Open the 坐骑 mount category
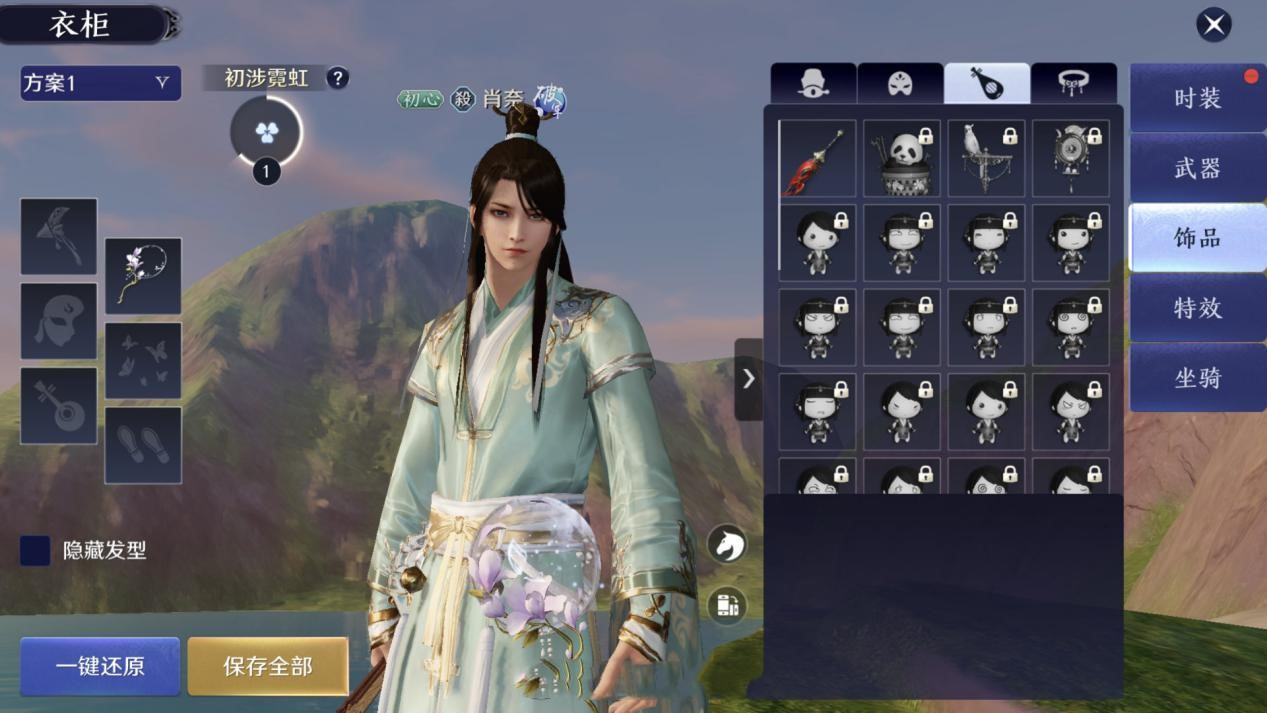The image size is (1267, 713). click(x=1197, y=378)
